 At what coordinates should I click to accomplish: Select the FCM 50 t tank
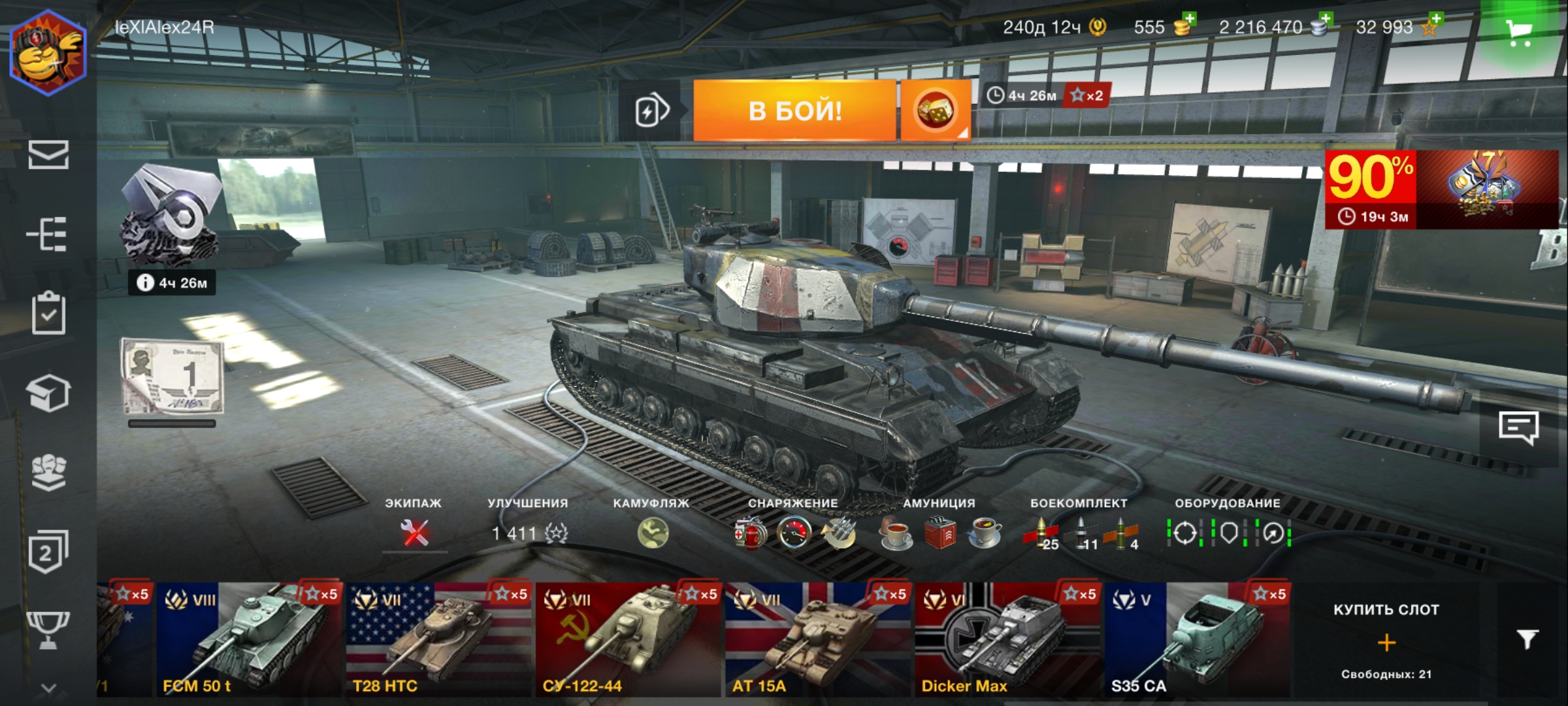248,639
